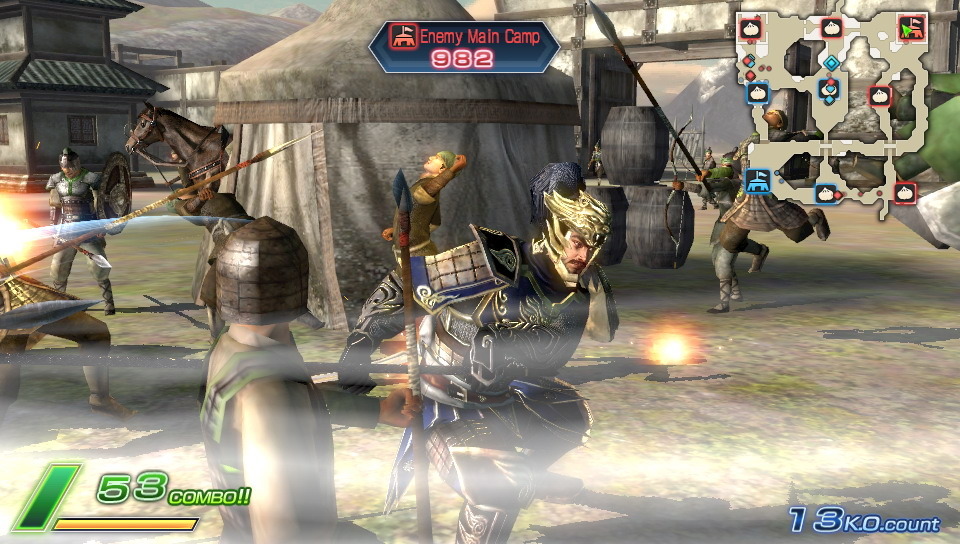Select the red enemy main camp map marker
960x544 pixels.
pos(909,28)
